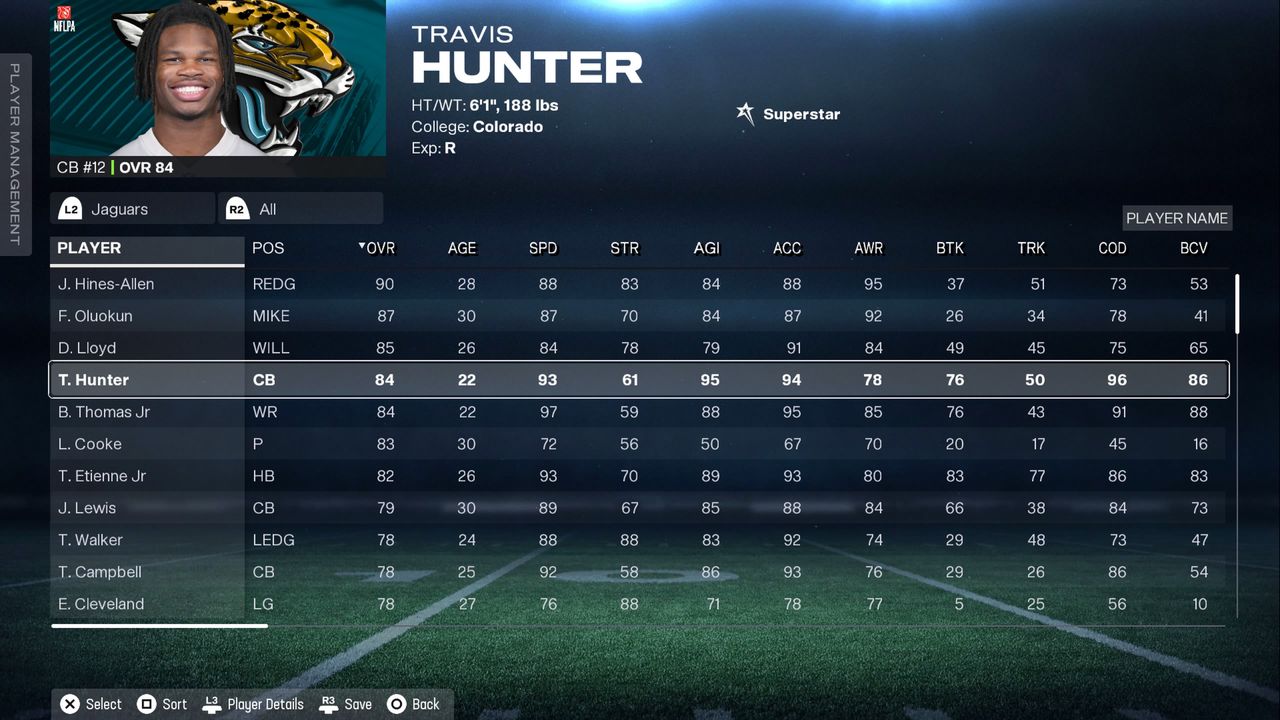The height and width of the screenshot is (720, 1280).
Task: Toggle the OVR column sort arrow
Action: pyautogui.click(x=360, y=248)
